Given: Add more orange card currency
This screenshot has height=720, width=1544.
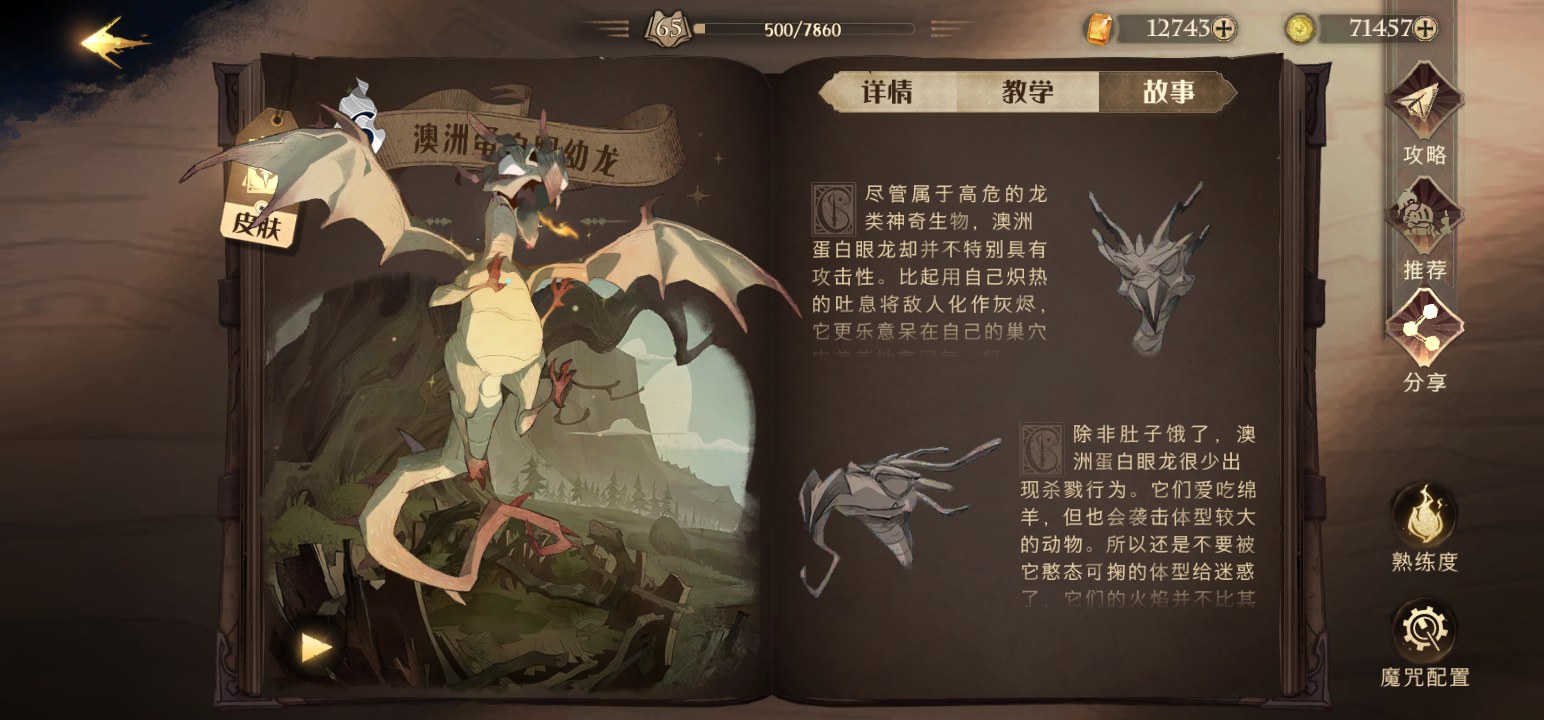Looking at the screenshot, I should [x=1223, y=29].
